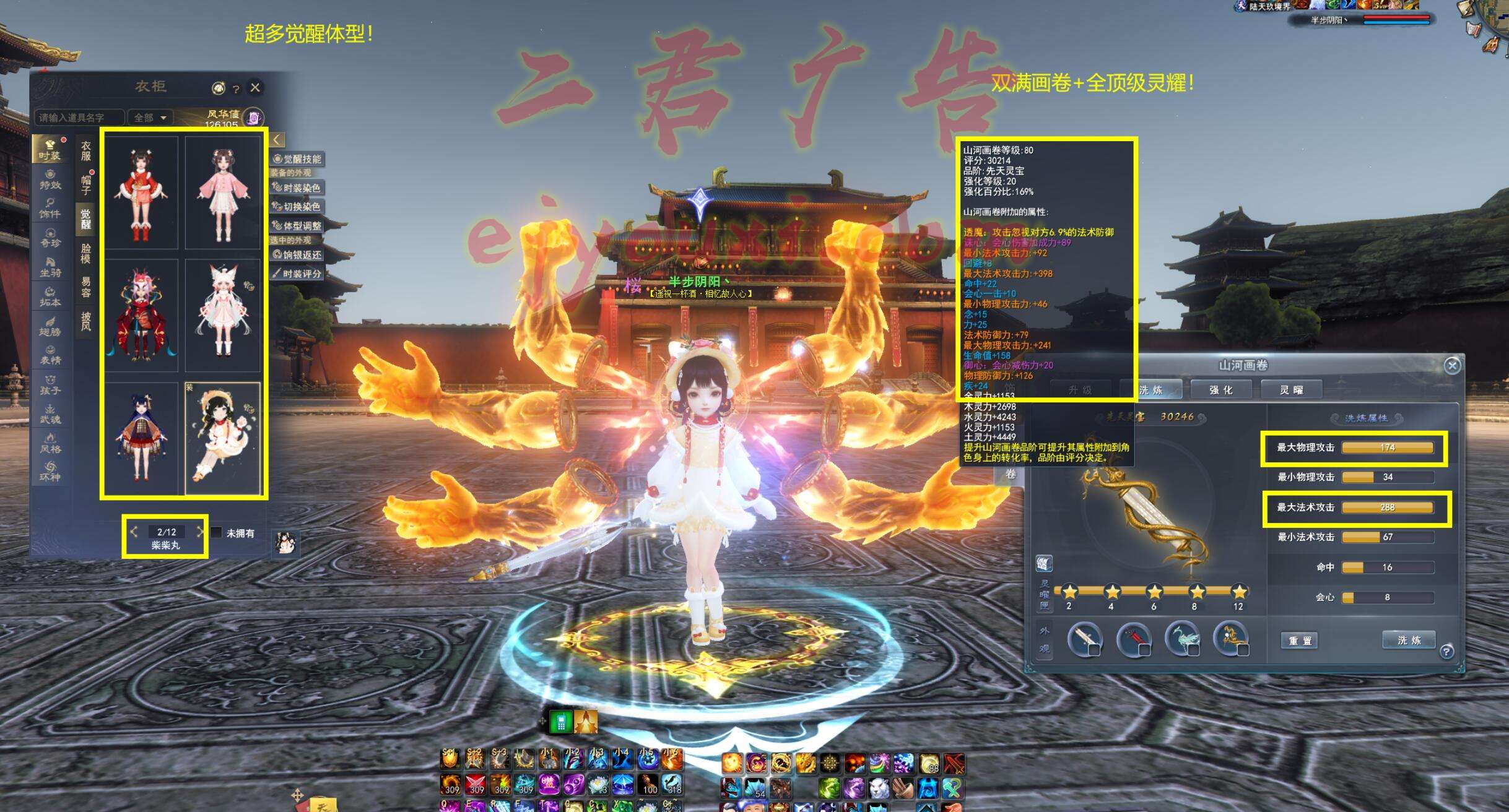Click the 时装评分 costume rating button
The width and height of the screenshot is (1509, 812).
(298, 274)
